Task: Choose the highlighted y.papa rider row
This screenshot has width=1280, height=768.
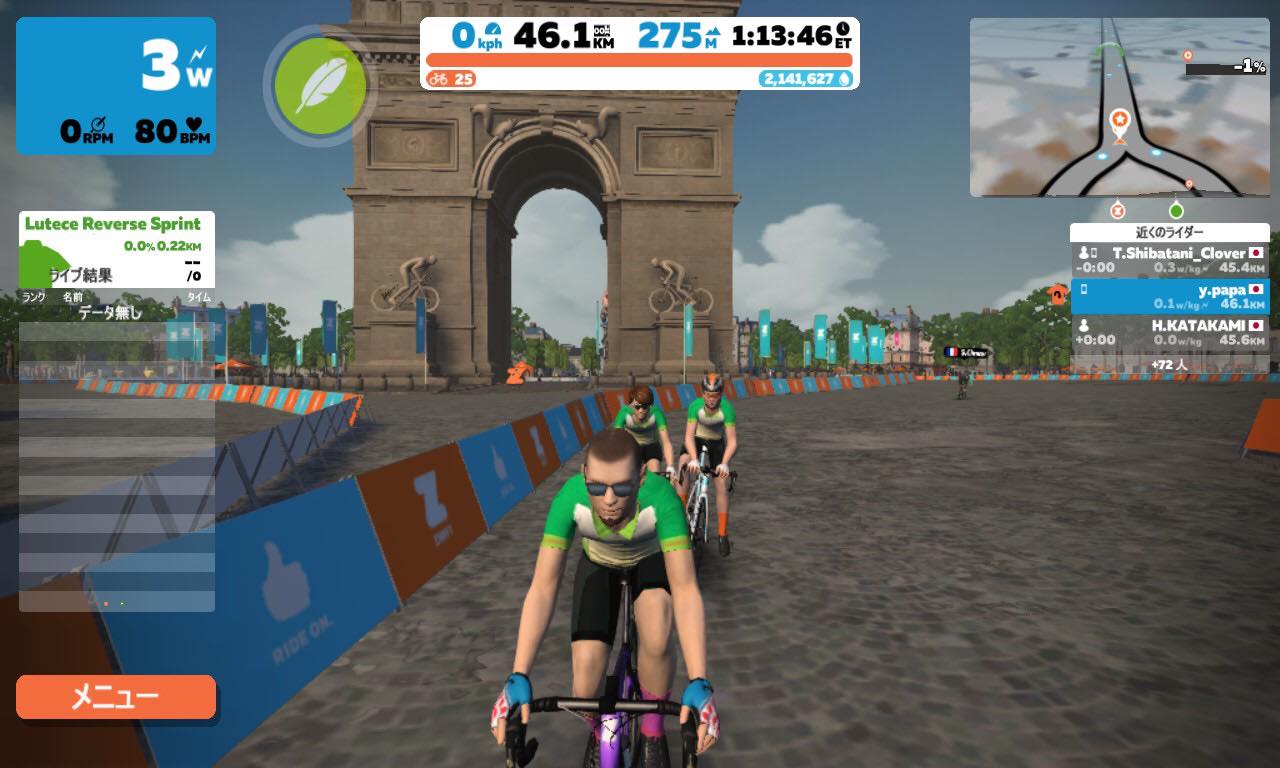Action: pyautogui.click(x=1169, y=296)
